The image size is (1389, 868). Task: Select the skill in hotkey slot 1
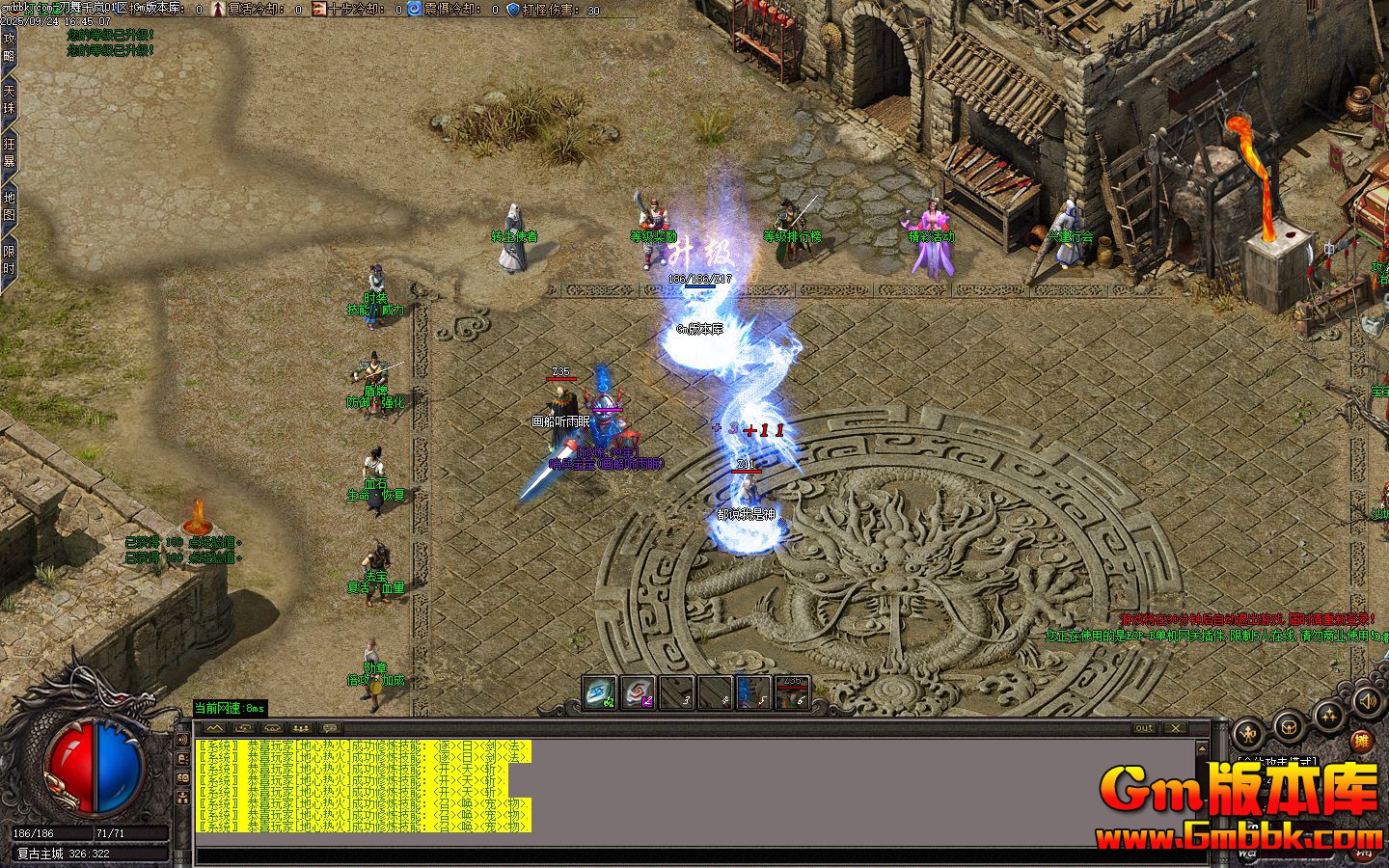click(598, 692)
